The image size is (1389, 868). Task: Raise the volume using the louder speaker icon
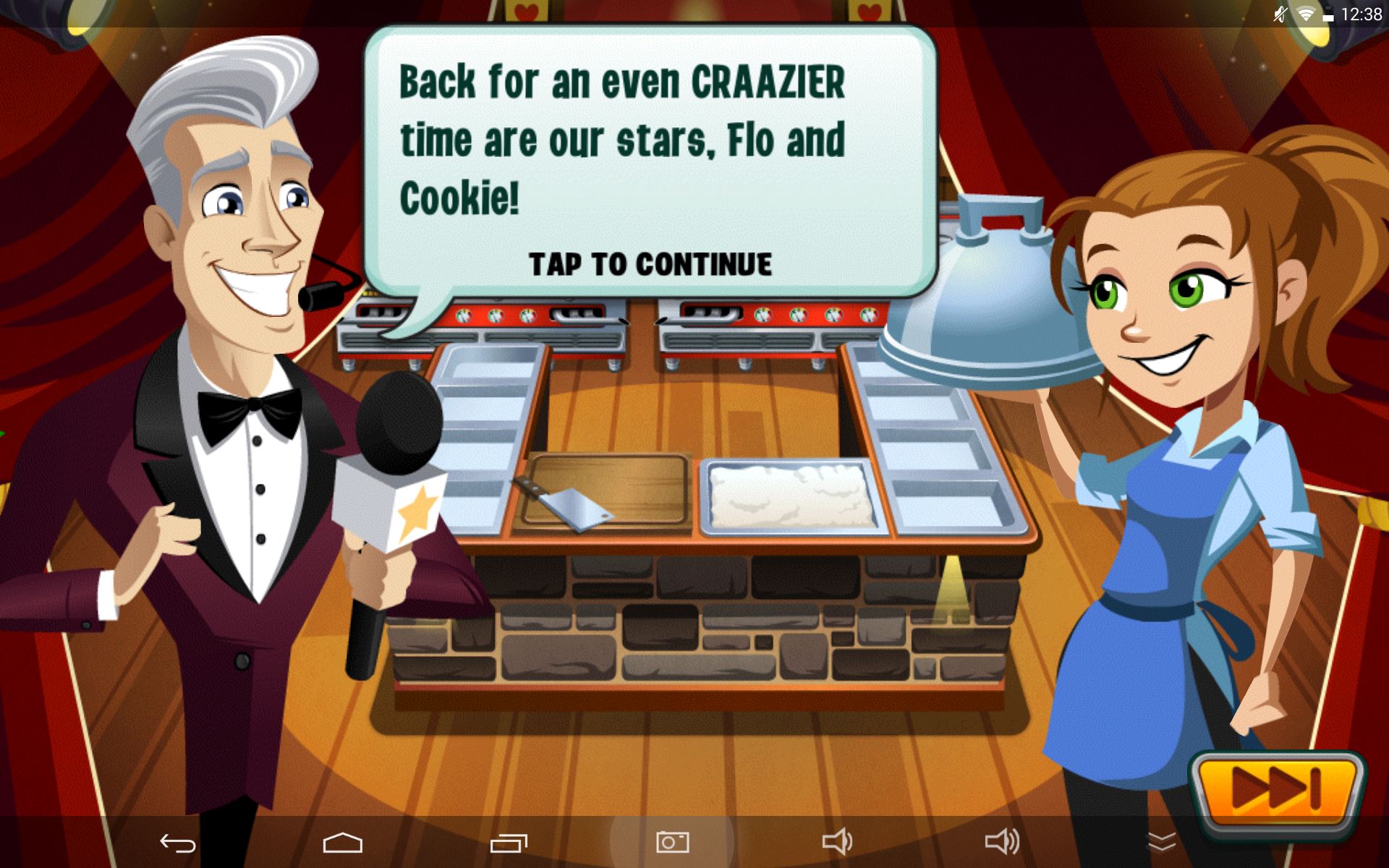click(x=1002, y=842)
